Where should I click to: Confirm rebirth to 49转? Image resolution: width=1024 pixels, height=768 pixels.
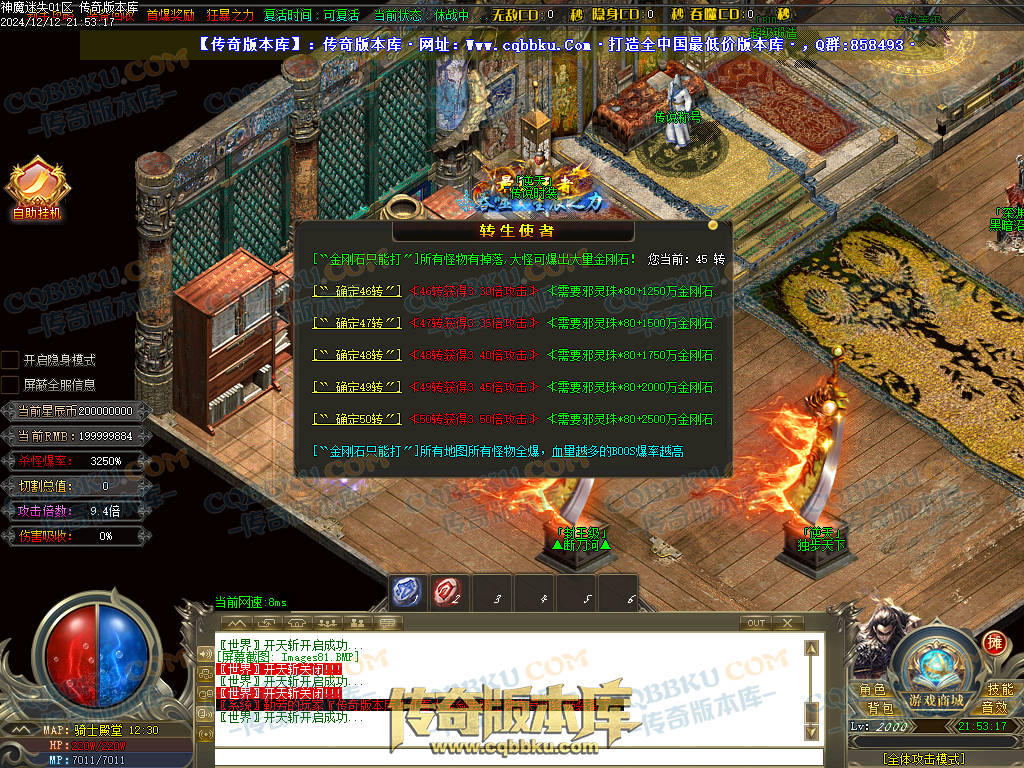[x=357, y=387]
